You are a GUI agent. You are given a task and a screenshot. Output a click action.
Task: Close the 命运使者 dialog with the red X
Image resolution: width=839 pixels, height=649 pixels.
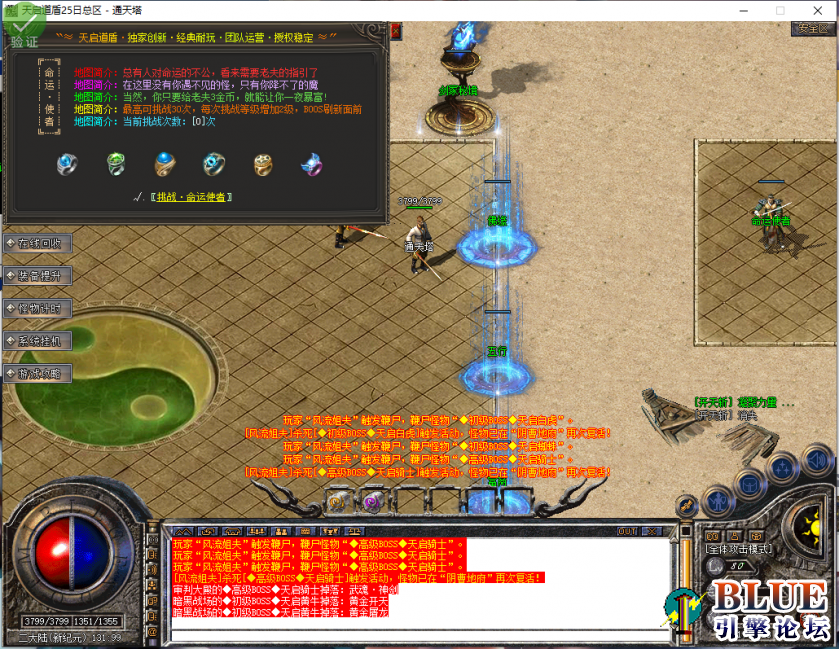click(395, 31)
